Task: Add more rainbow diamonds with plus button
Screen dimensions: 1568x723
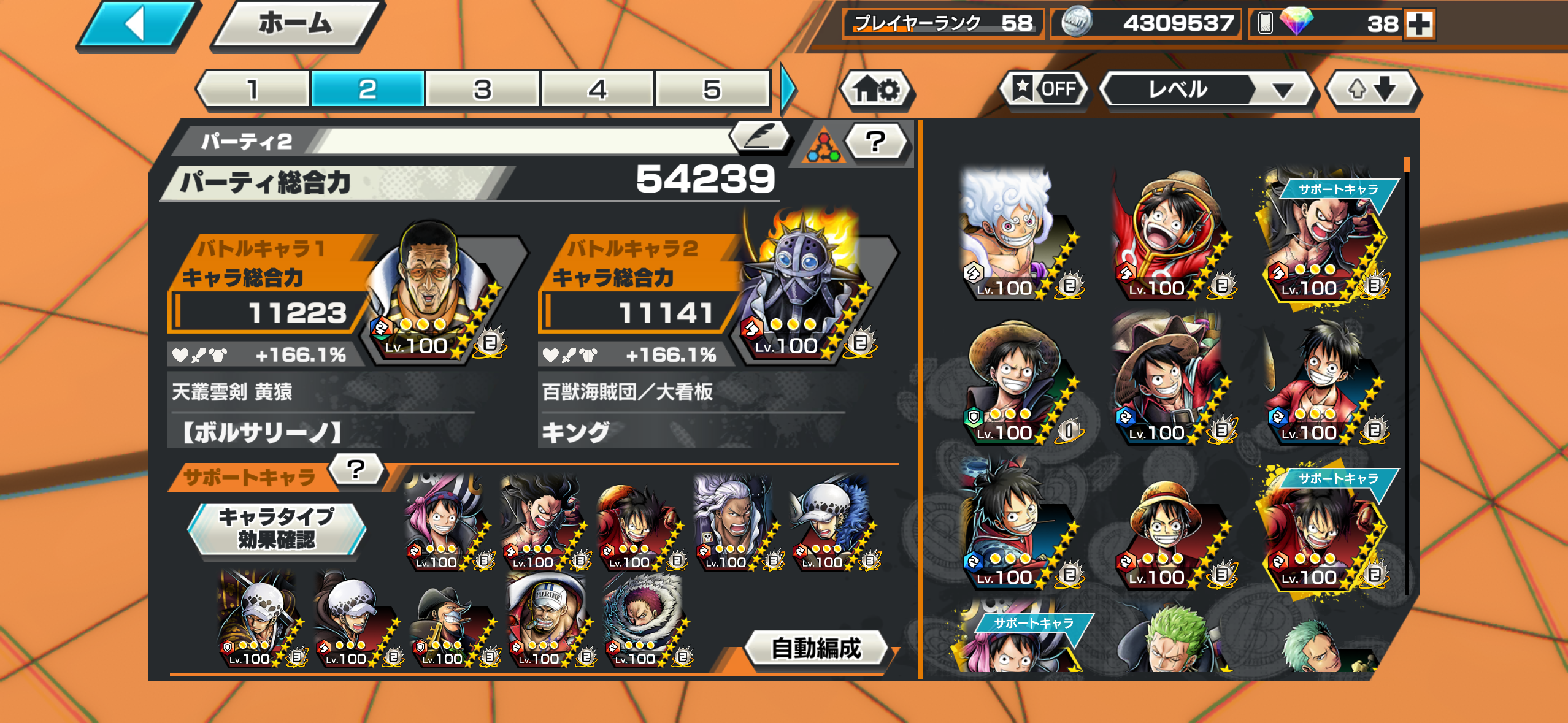Action: [x=1419, y=25]
